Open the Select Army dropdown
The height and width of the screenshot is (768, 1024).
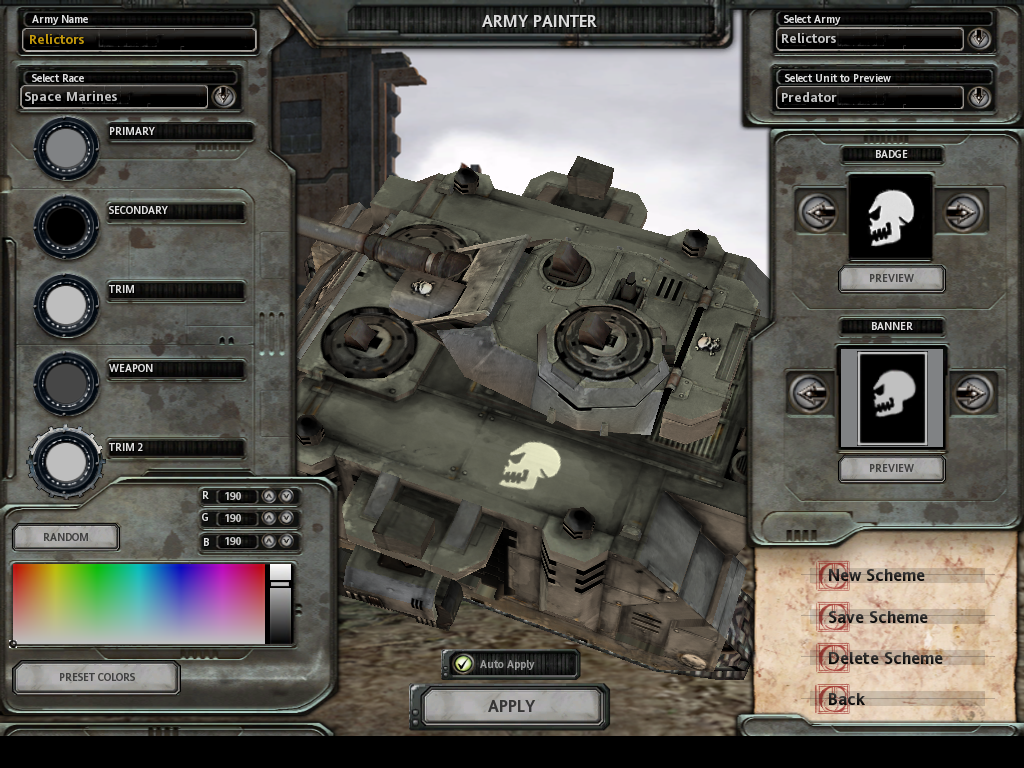coord(978,39)
